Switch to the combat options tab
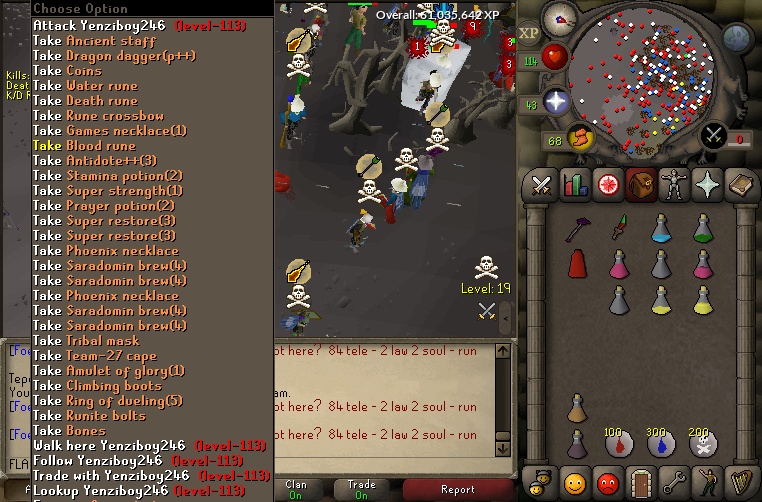The width and height of the screenshot is (762, 502). [542, 184]
